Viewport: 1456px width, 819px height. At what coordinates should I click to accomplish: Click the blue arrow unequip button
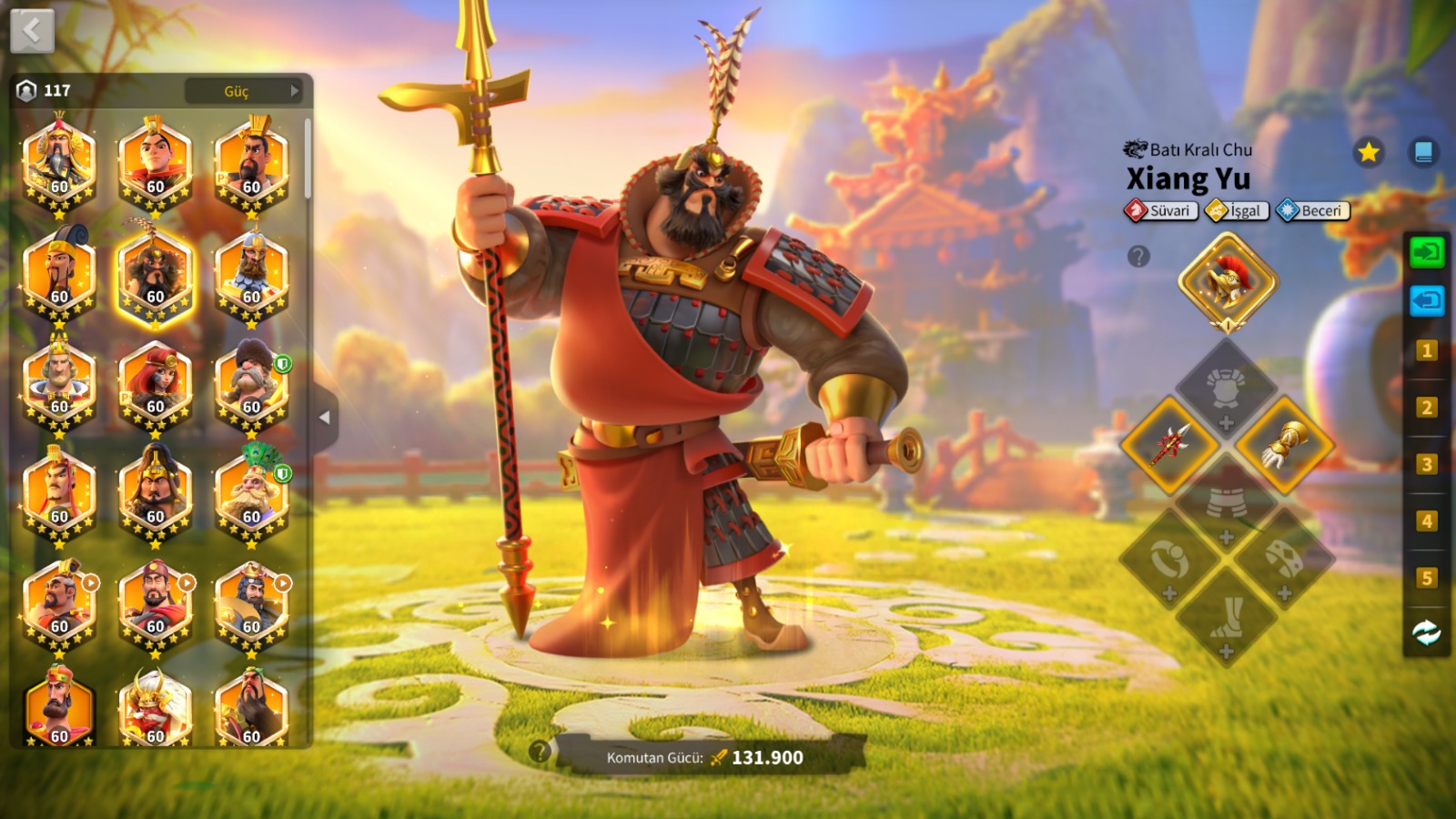click(1426, 300)
